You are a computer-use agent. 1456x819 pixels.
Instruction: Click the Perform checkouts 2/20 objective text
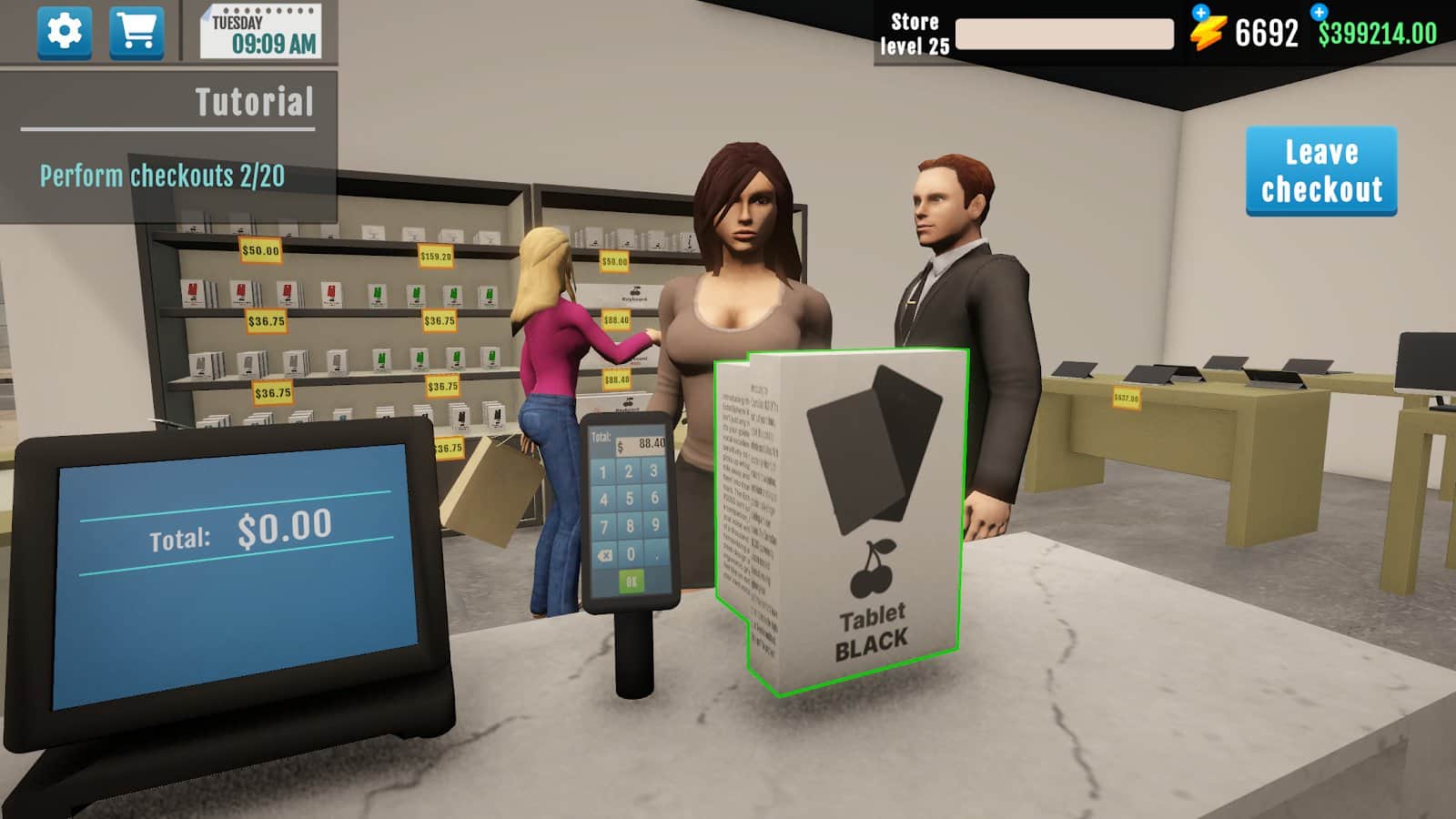click(160, 175)
